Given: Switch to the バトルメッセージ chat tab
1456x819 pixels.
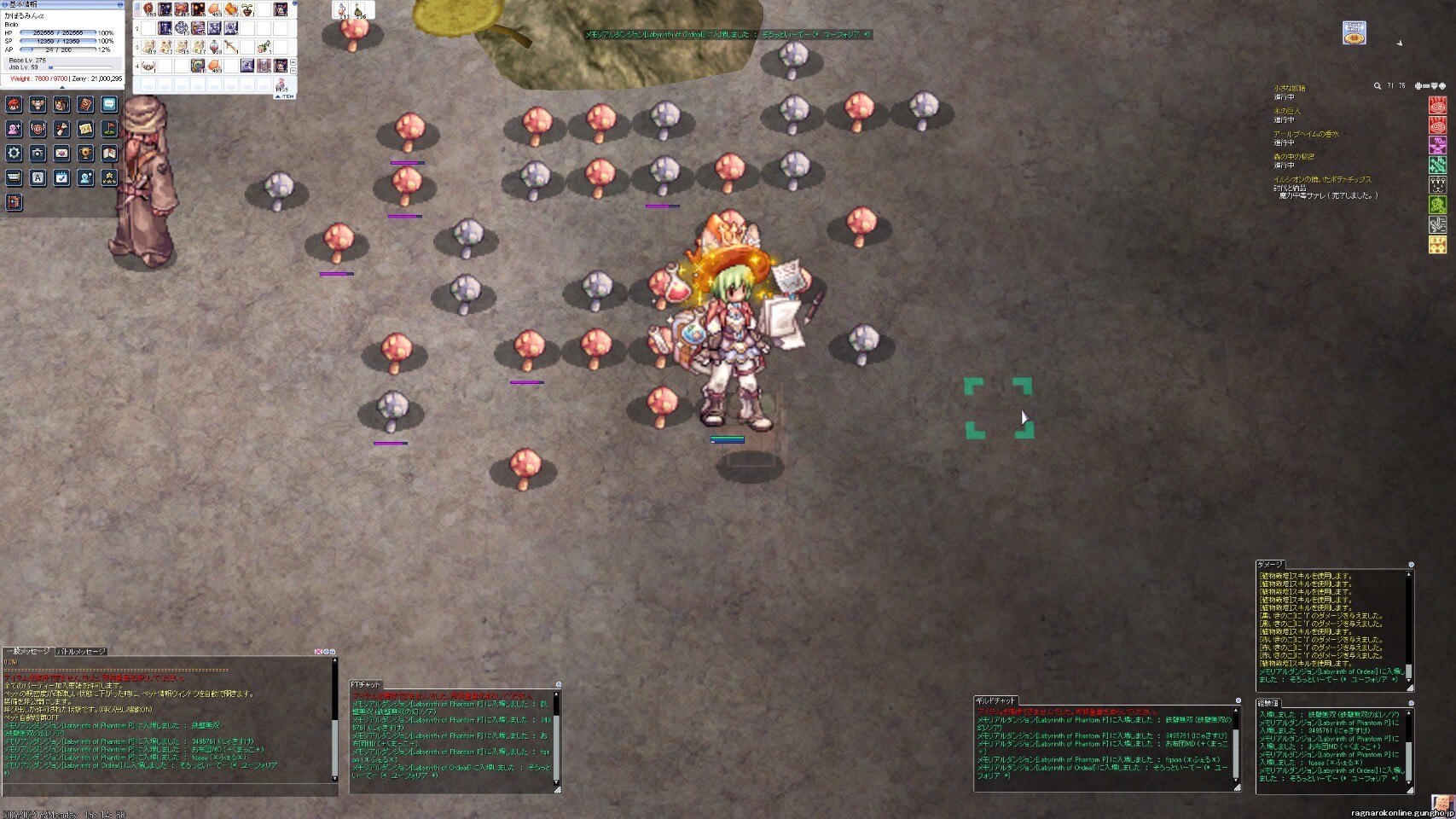Looking at the screenshot, I should point(81,652).
